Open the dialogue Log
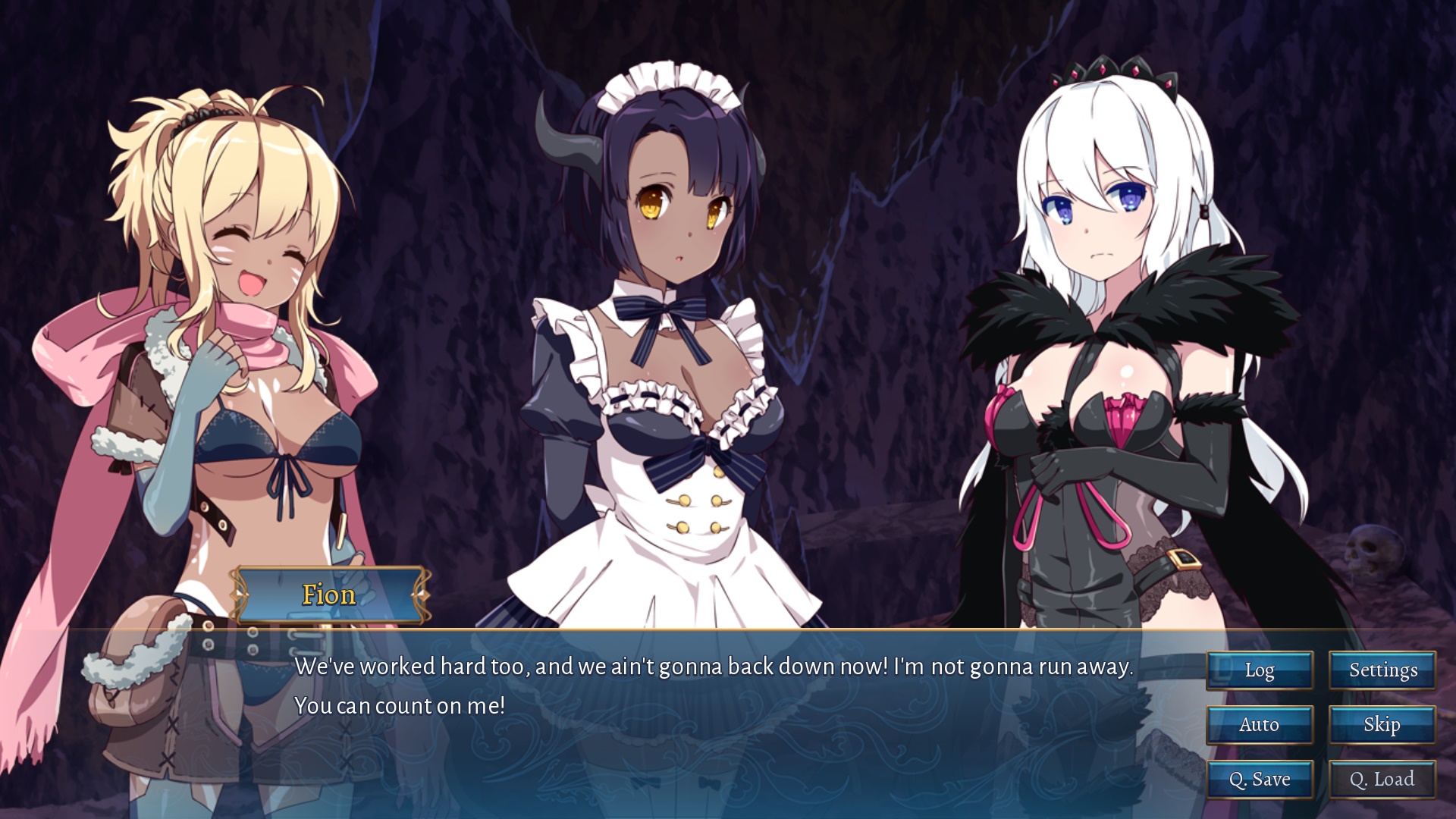This screenshot has height=819, width=1456. pyautogui.click(x=1259, y=670)
